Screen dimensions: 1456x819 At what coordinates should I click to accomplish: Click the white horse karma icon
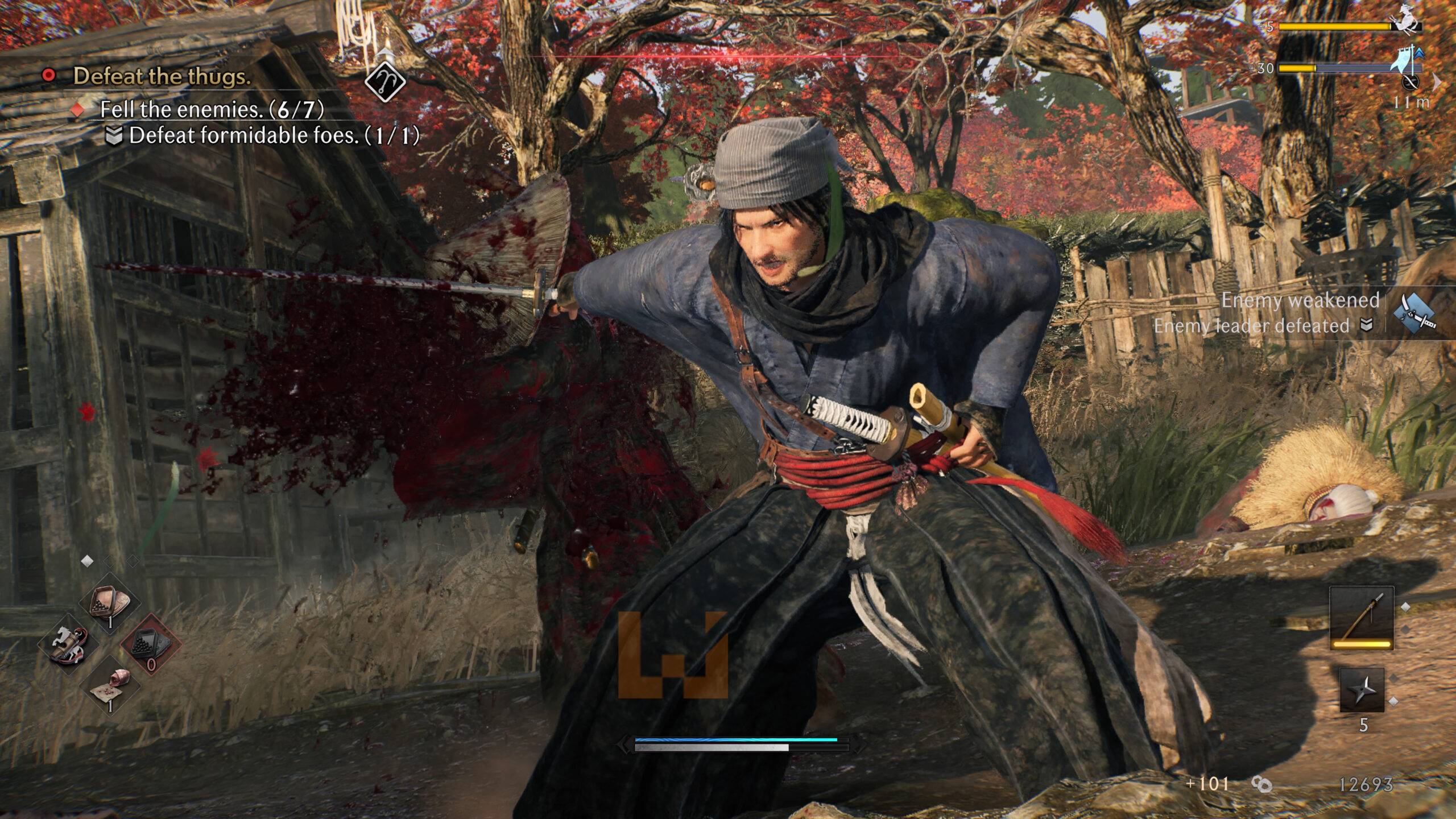coord(1409,23)
